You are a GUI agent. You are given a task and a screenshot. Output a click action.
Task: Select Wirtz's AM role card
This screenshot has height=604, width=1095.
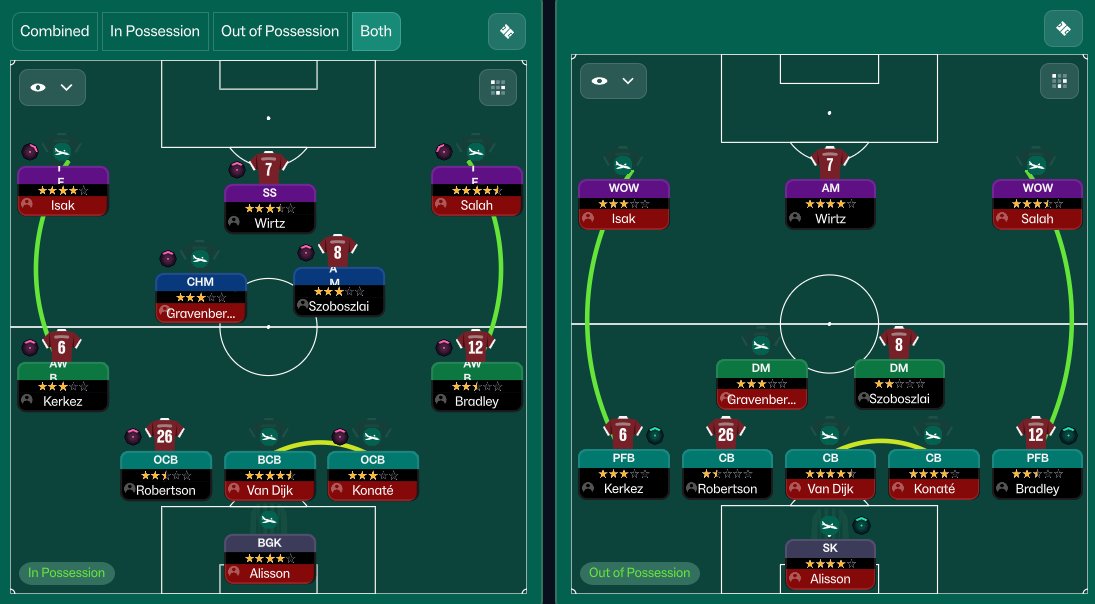830,203
